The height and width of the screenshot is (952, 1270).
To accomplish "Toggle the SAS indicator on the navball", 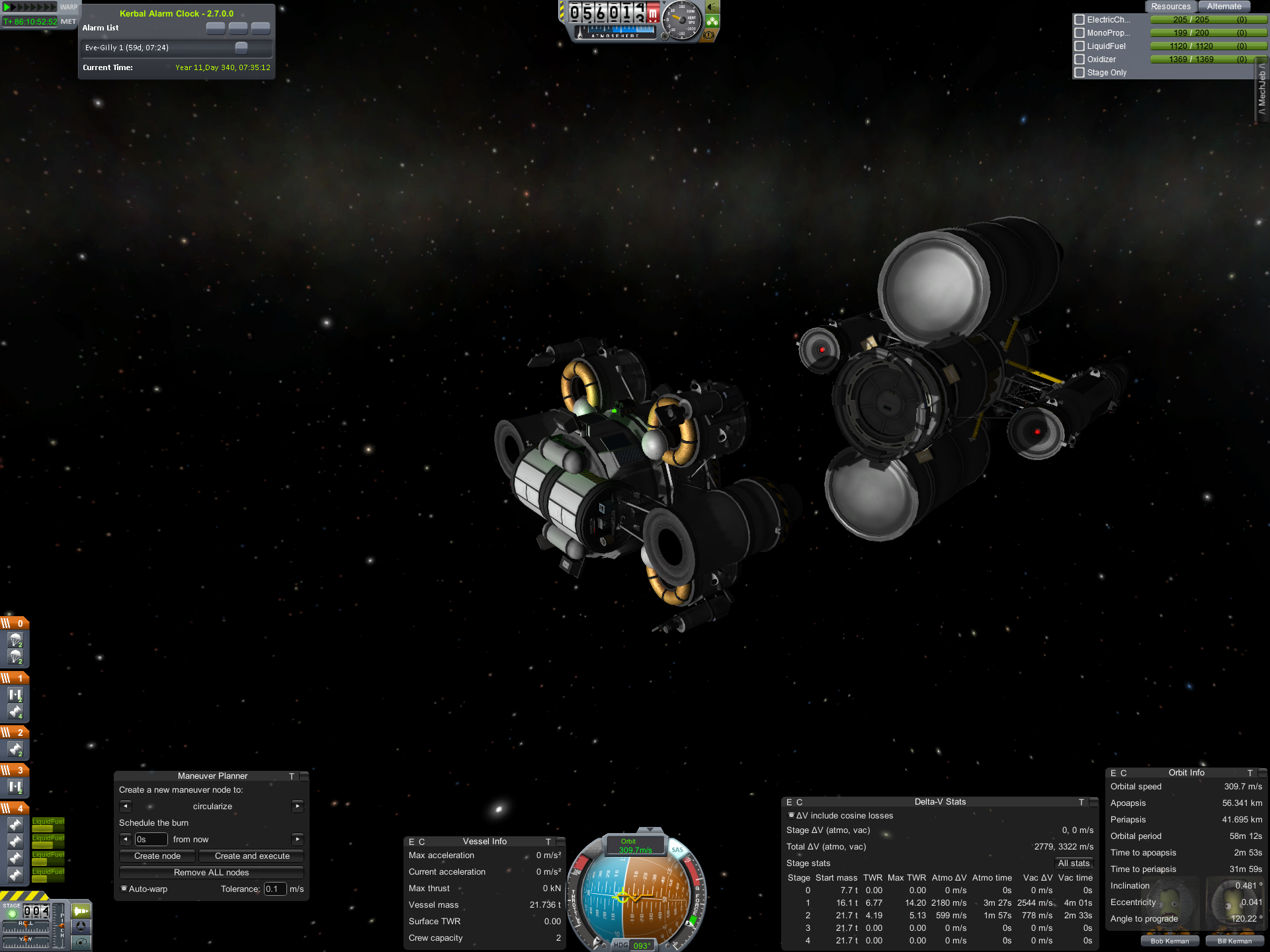I will coord(677,850).
